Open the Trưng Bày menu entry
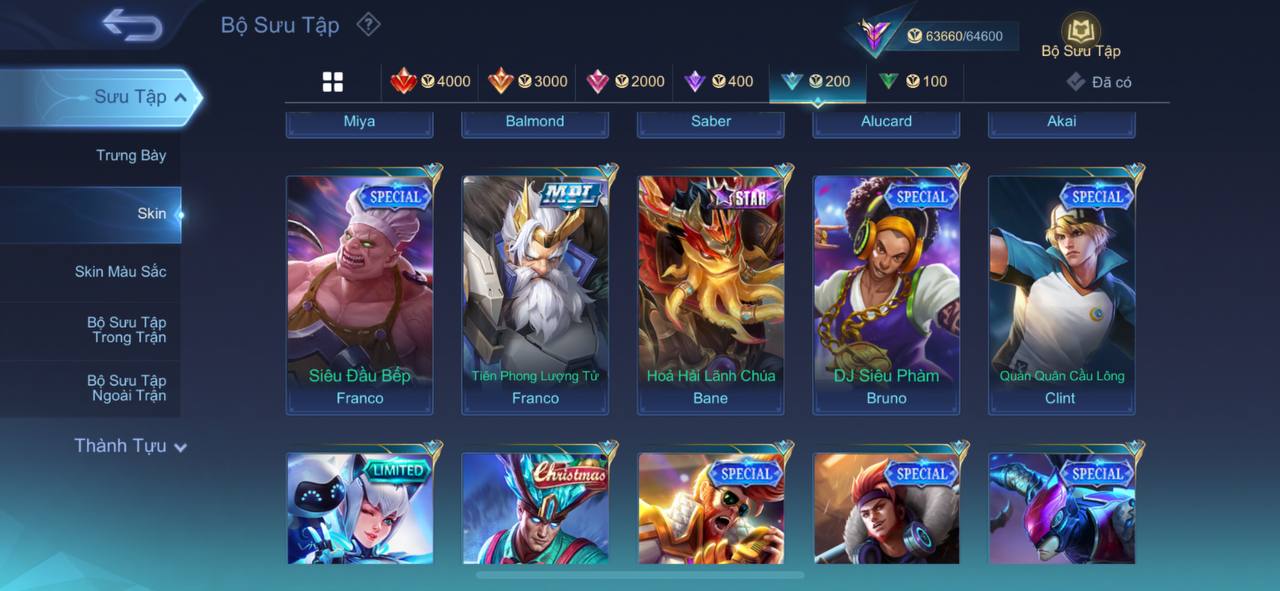 pos(131,156)
